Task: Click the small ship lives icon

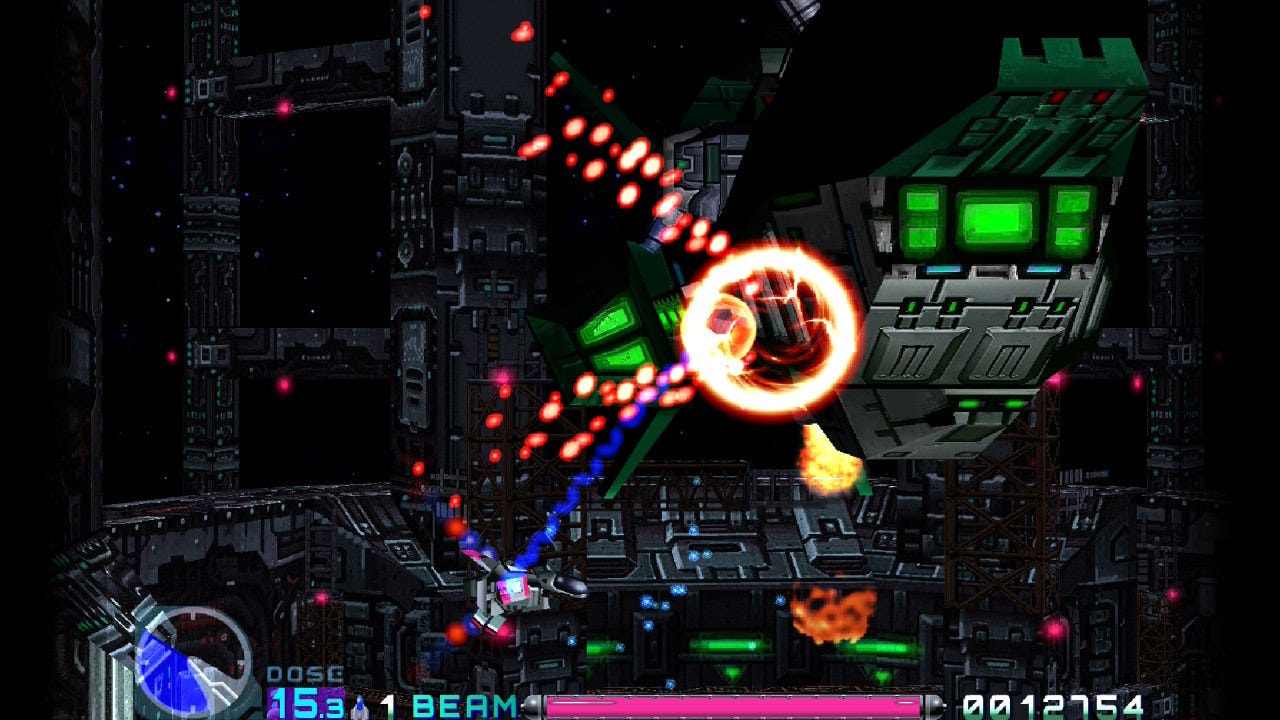Action: [x=359, y=706]
